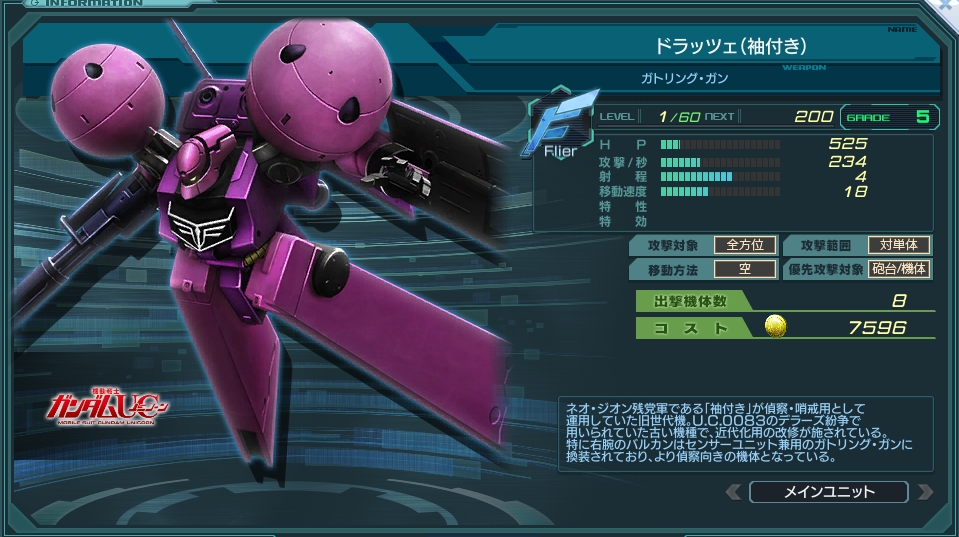The image size is (959, 537).
Task: Select the メインユニット button
Action: [x=828, y=492]
